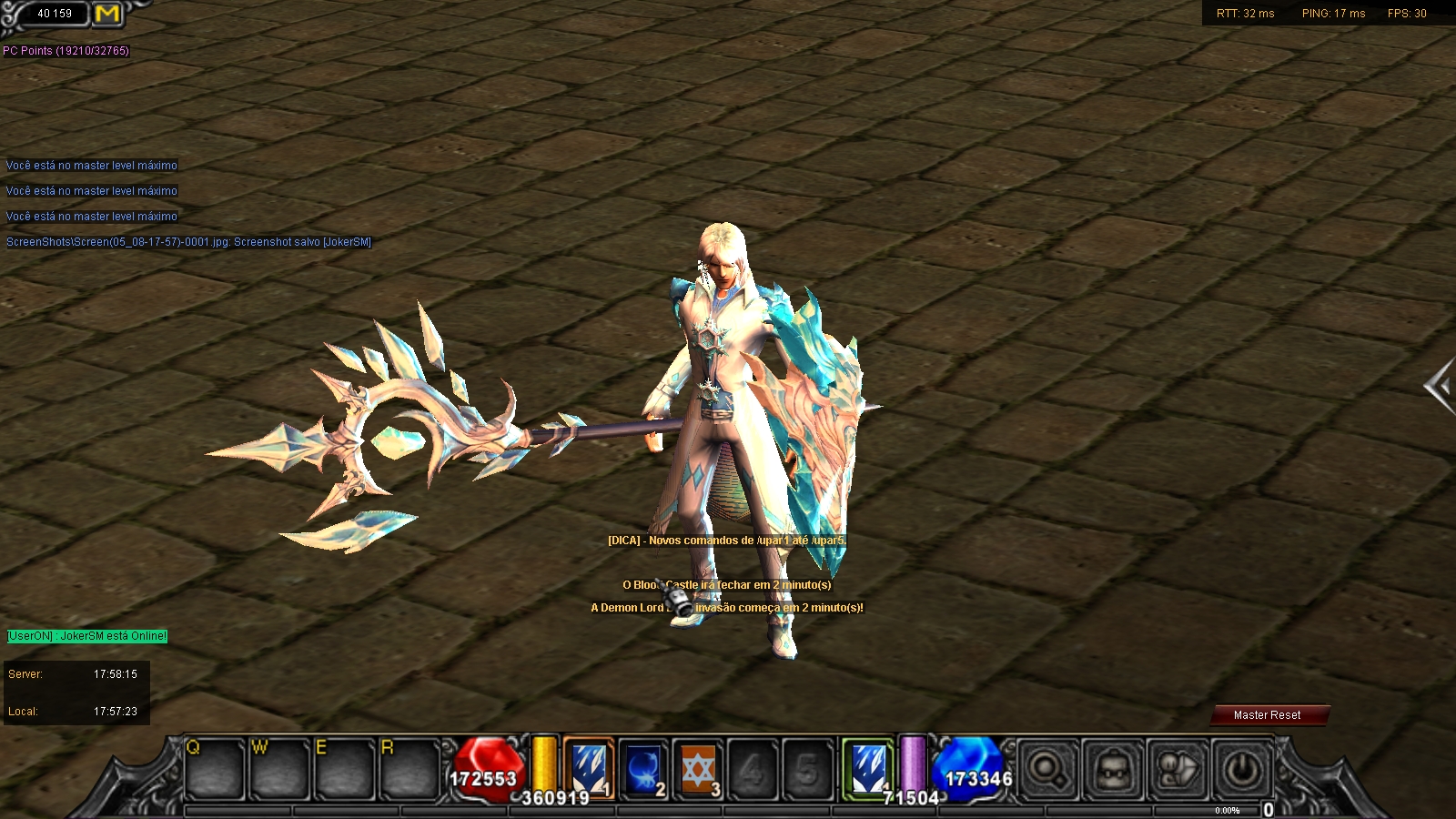Click the Master Reset button
The image size is (1456, 819).
click(1268, 715)
